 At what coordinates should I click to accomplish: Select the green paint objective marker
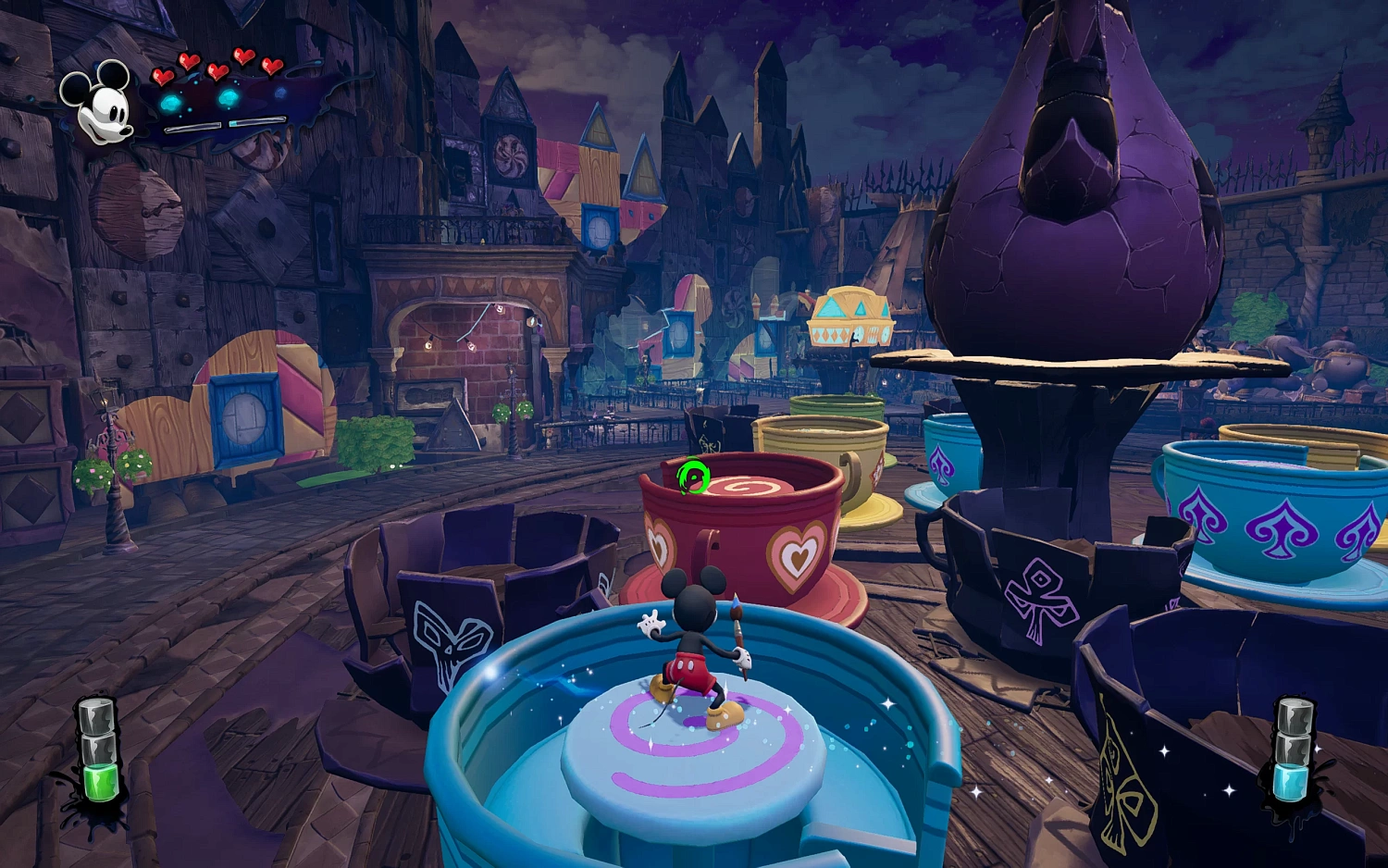696,476
